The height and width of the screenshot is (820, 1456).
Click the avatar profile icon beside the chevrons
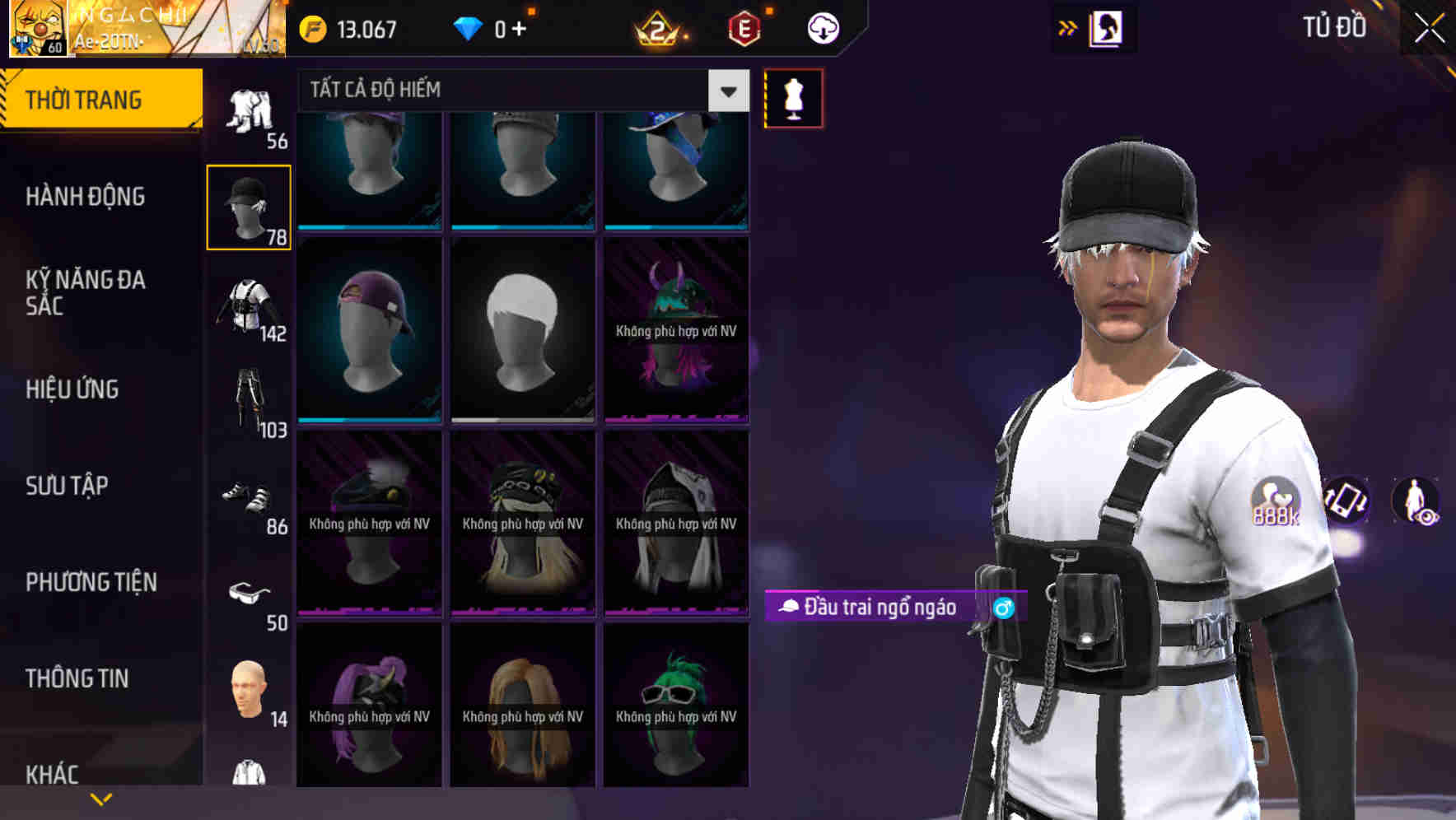click(x=1105, y=27)
